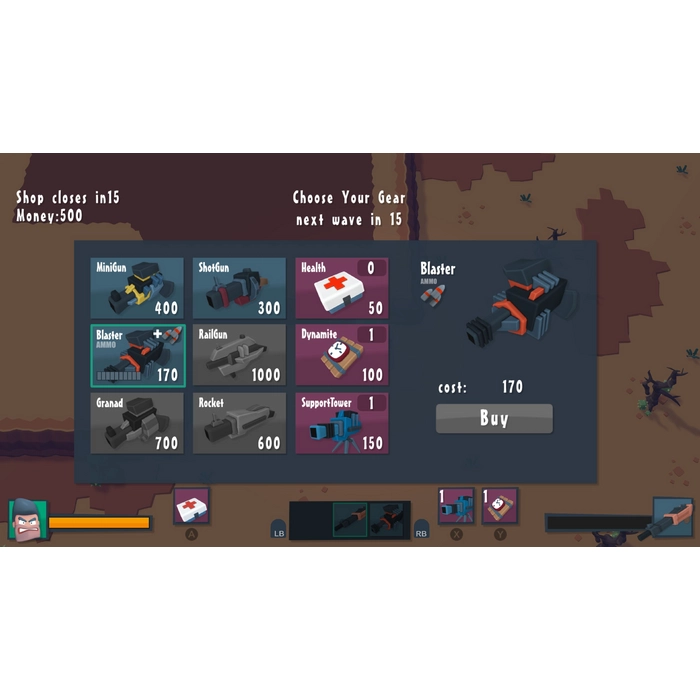Choose the SupportTower shop tile
This screenshot has width=700, height=700.
tap(341, 422)
